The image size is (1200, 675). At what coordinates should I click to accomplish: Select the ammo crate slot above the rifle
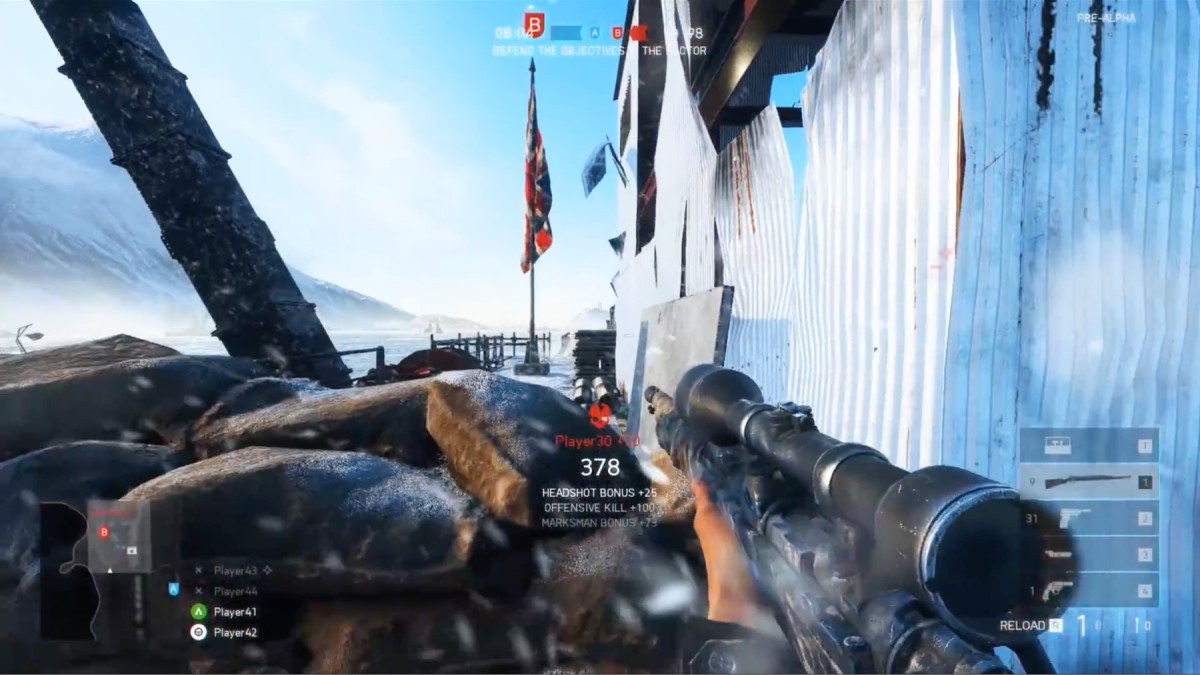point(1088,446)
